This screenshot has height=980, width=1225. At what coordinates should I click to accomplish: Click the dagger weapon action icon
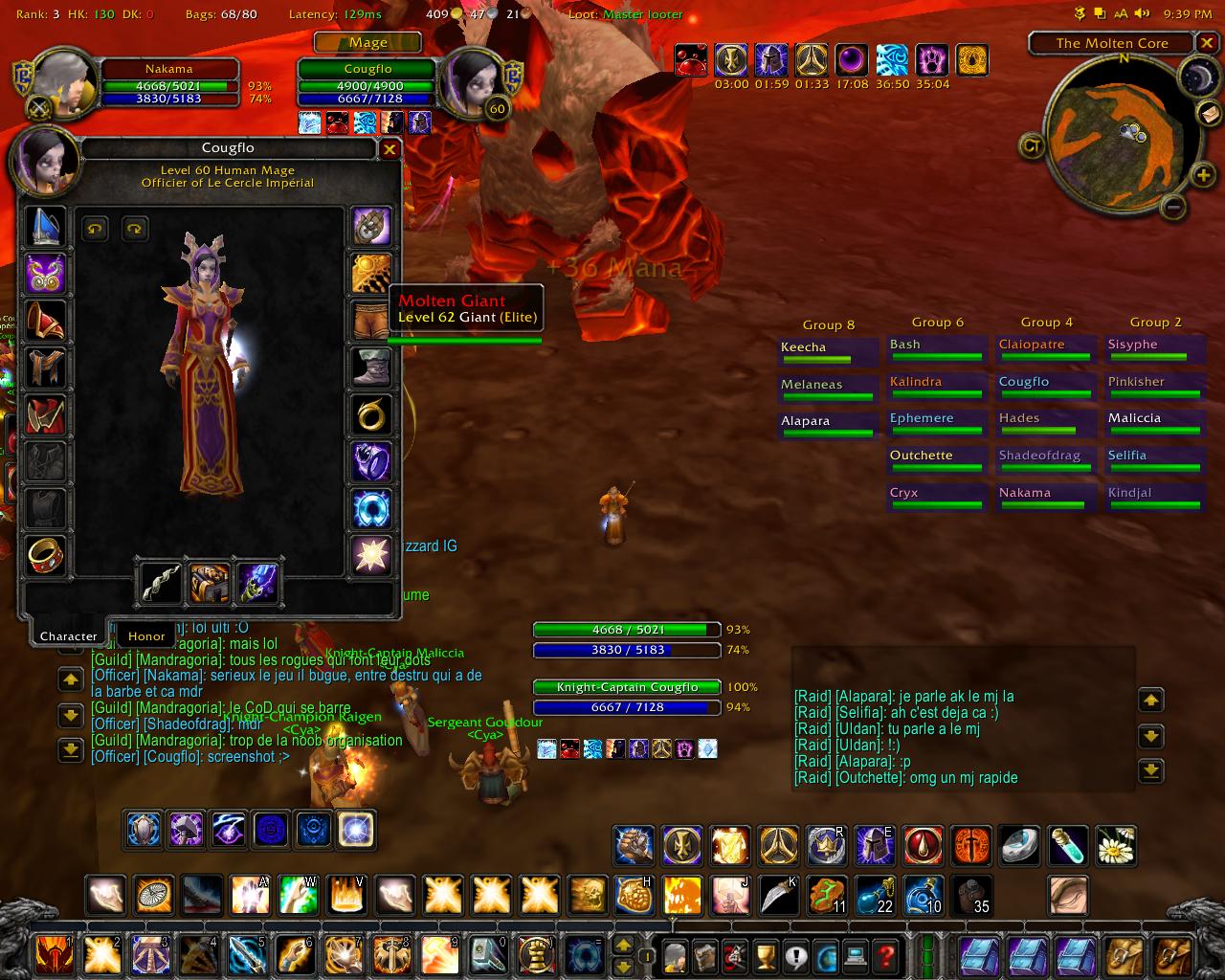point(778,896)
